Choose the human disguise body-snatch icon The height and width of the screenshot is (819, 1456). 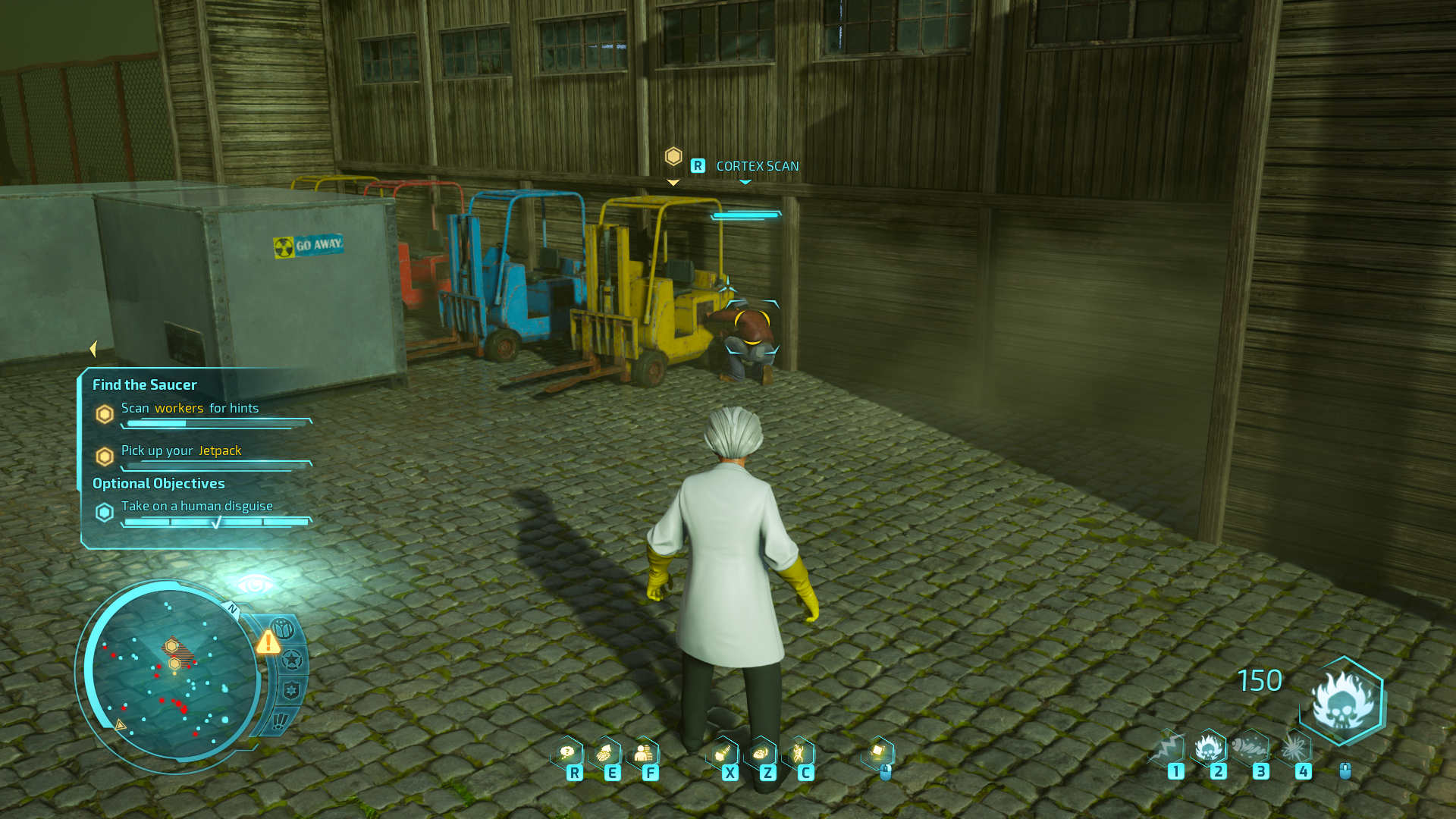pyautogui.click(x=644, y=753)
